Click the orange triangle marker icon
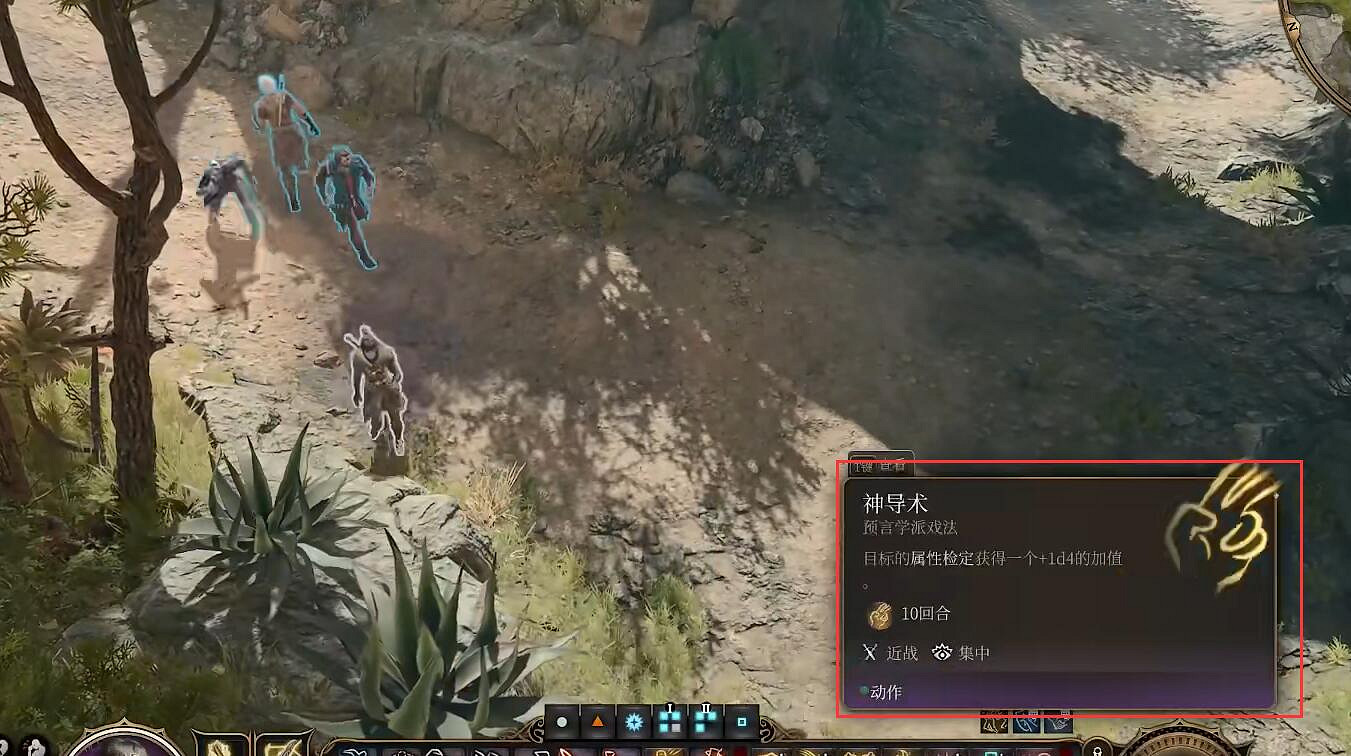Screen dimensions: 1351x756 [x=598, y=724]
